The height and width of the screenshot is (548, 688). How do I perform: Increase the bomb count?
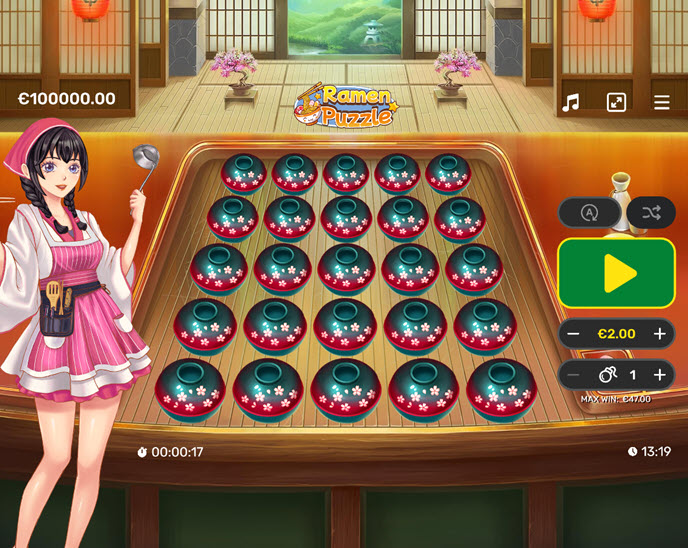pyautogui.click(x=660, y=375)
